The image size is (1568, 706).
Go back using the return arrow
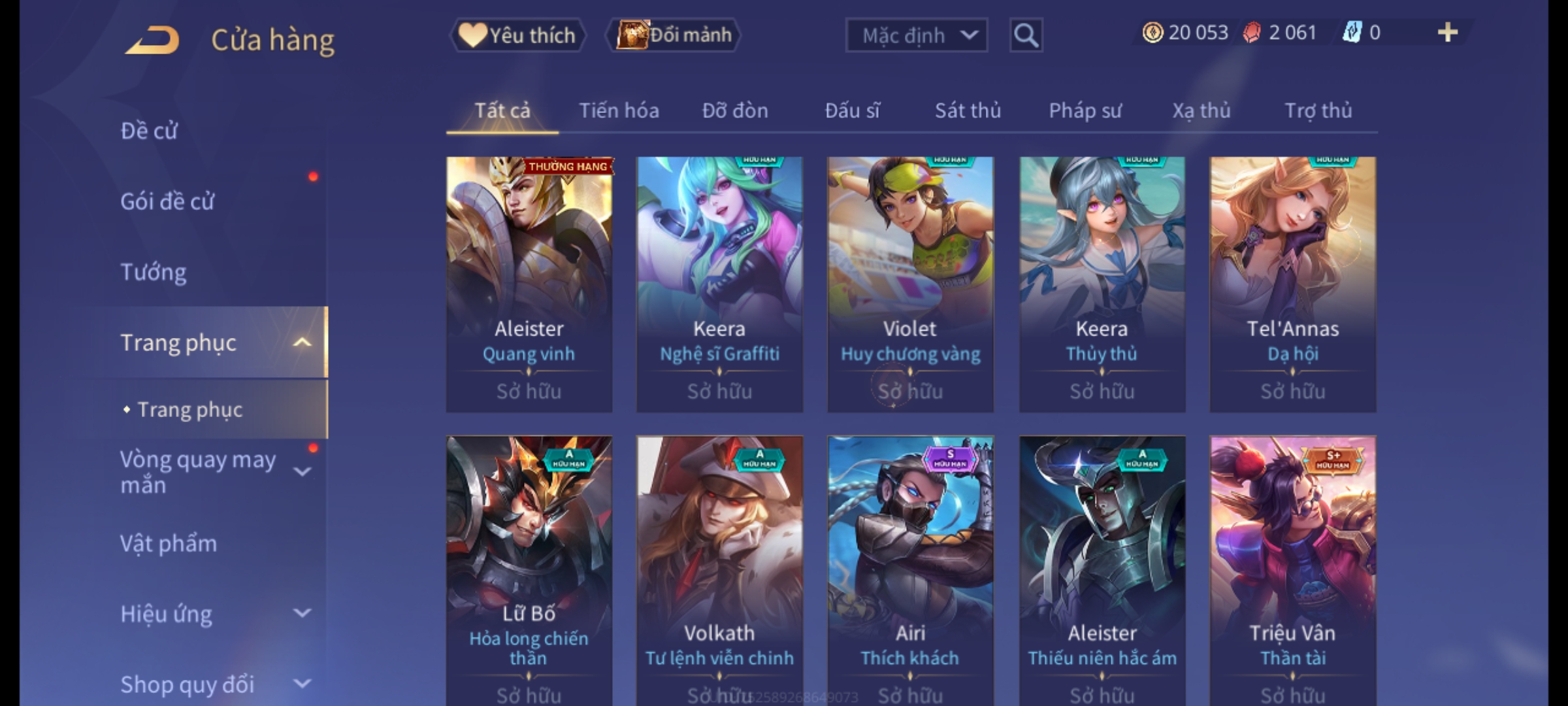pos(154,39)
